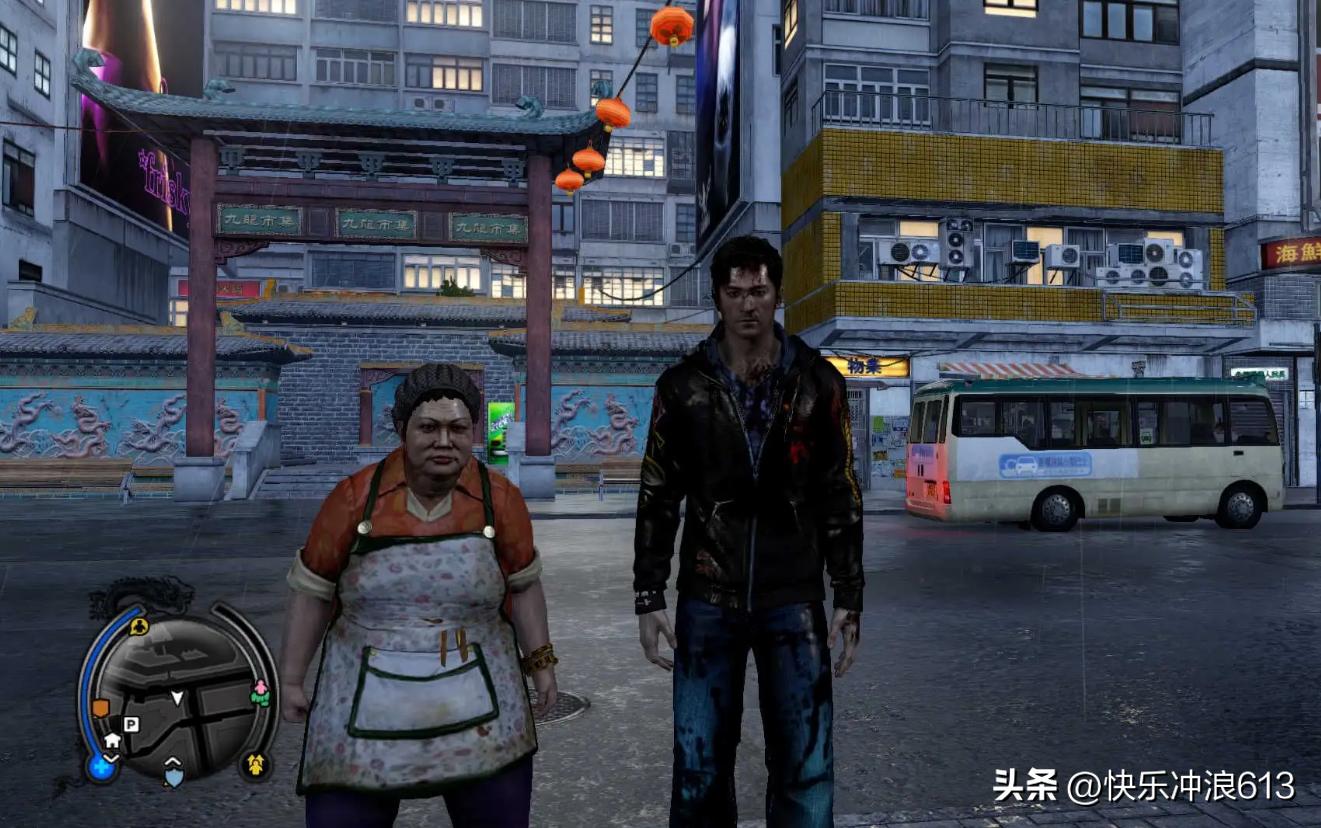This screenshot has height=828, width=1321.
Task: Select the white P parking icon on minimap
Action: [x=130, y=724]
